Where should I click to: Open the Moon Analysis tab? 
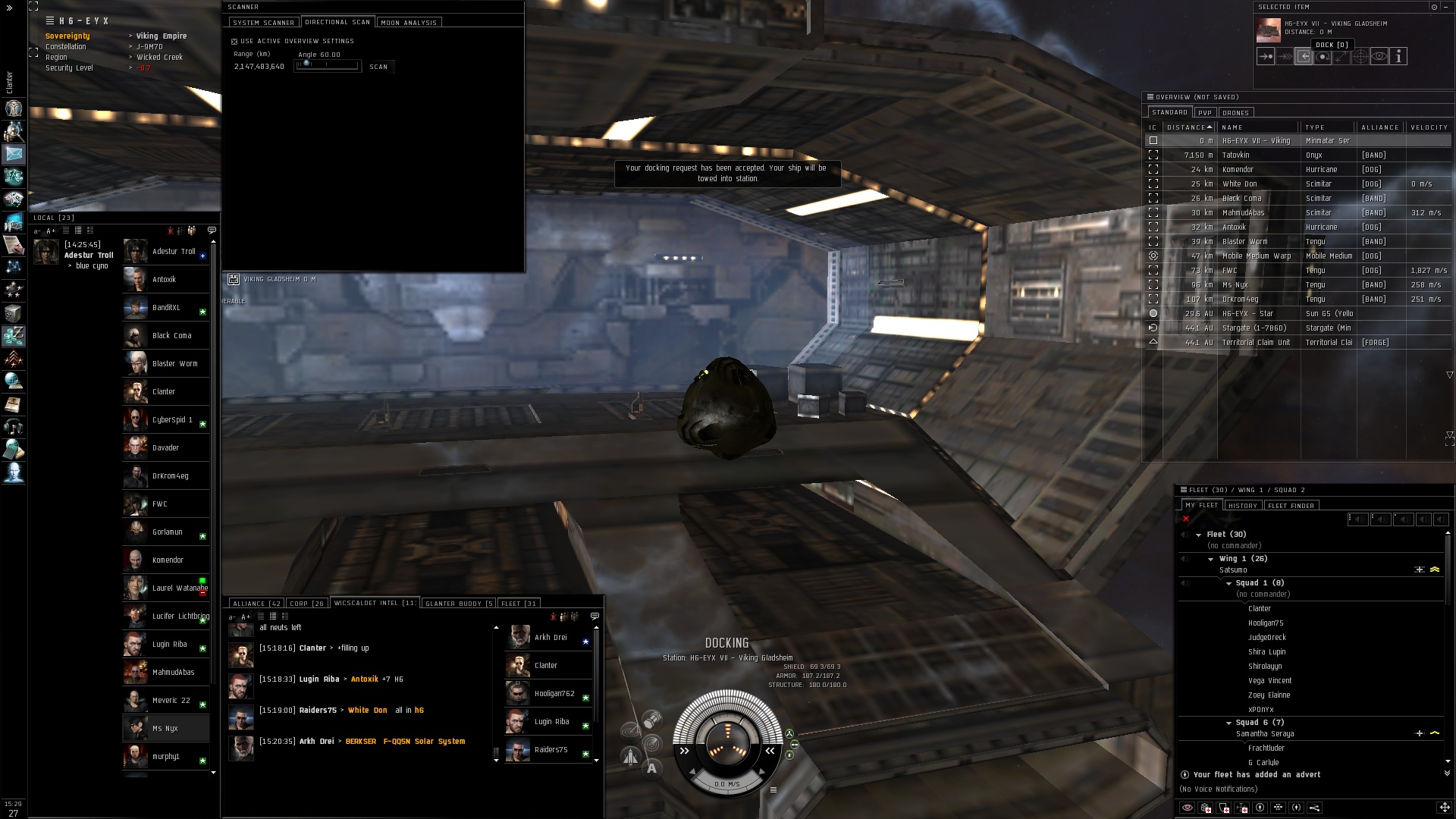(x=408, y=23)
